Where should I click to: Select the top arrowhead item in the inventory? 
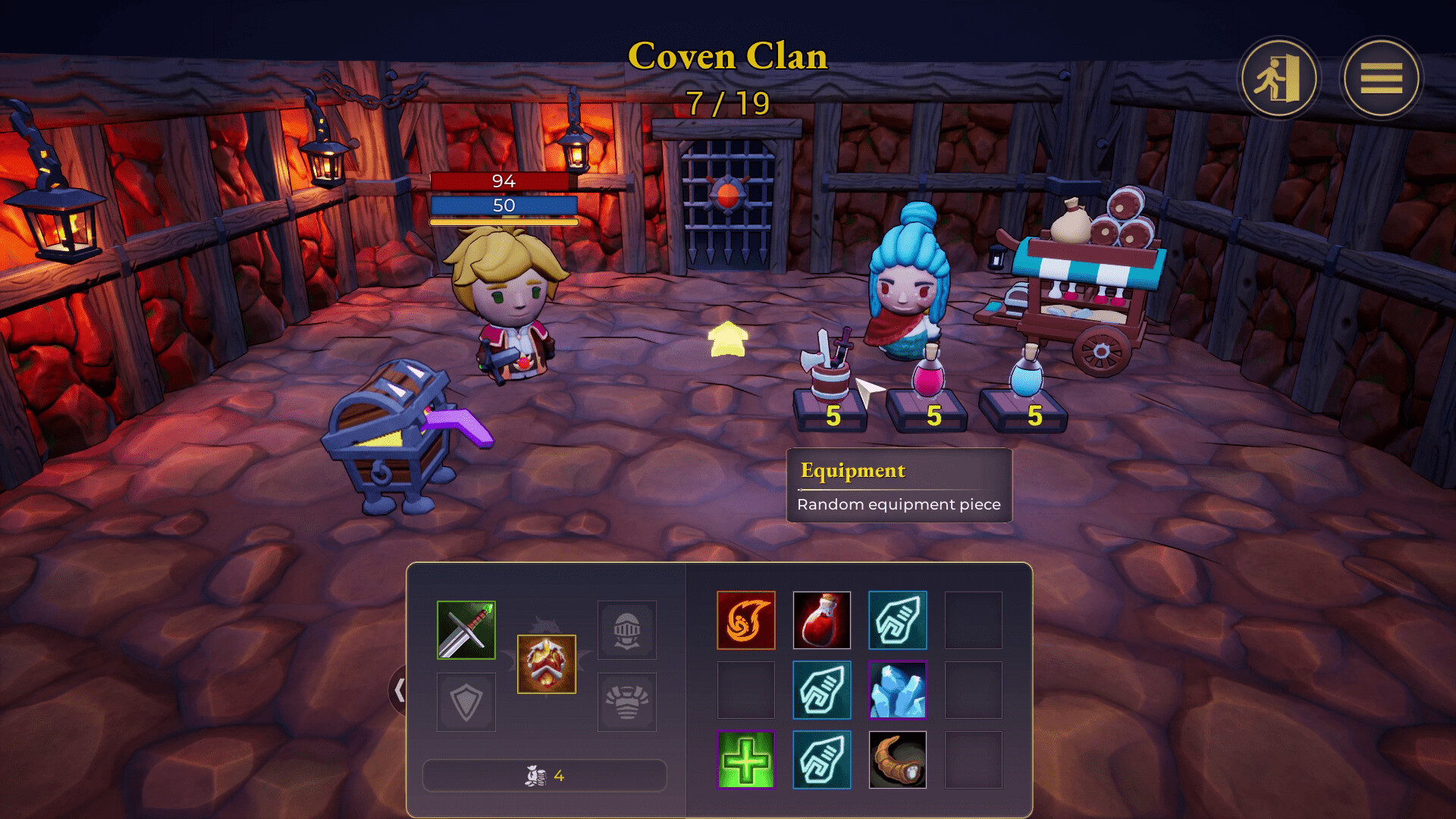coord(898,620)
